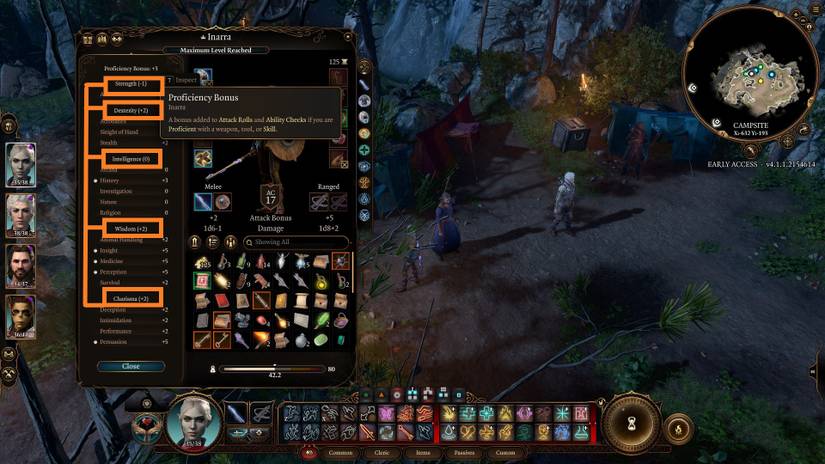Viewport: 825px width, 464px height.
Task: Select the top party member portrait
Action: point(21,164)
